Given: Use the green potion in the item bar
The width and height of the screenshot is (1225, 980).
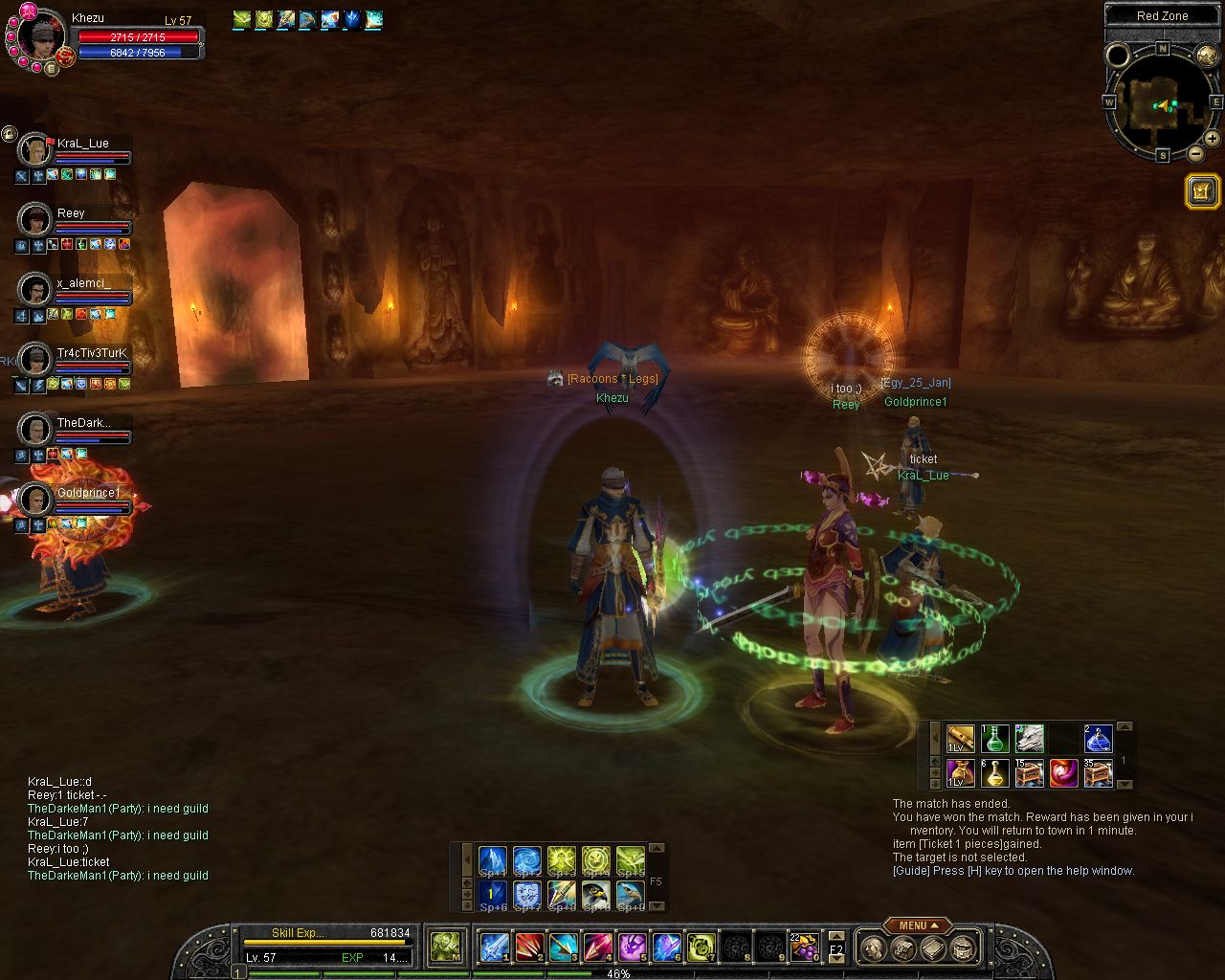Looking at the screenshot, I should 995,739.
